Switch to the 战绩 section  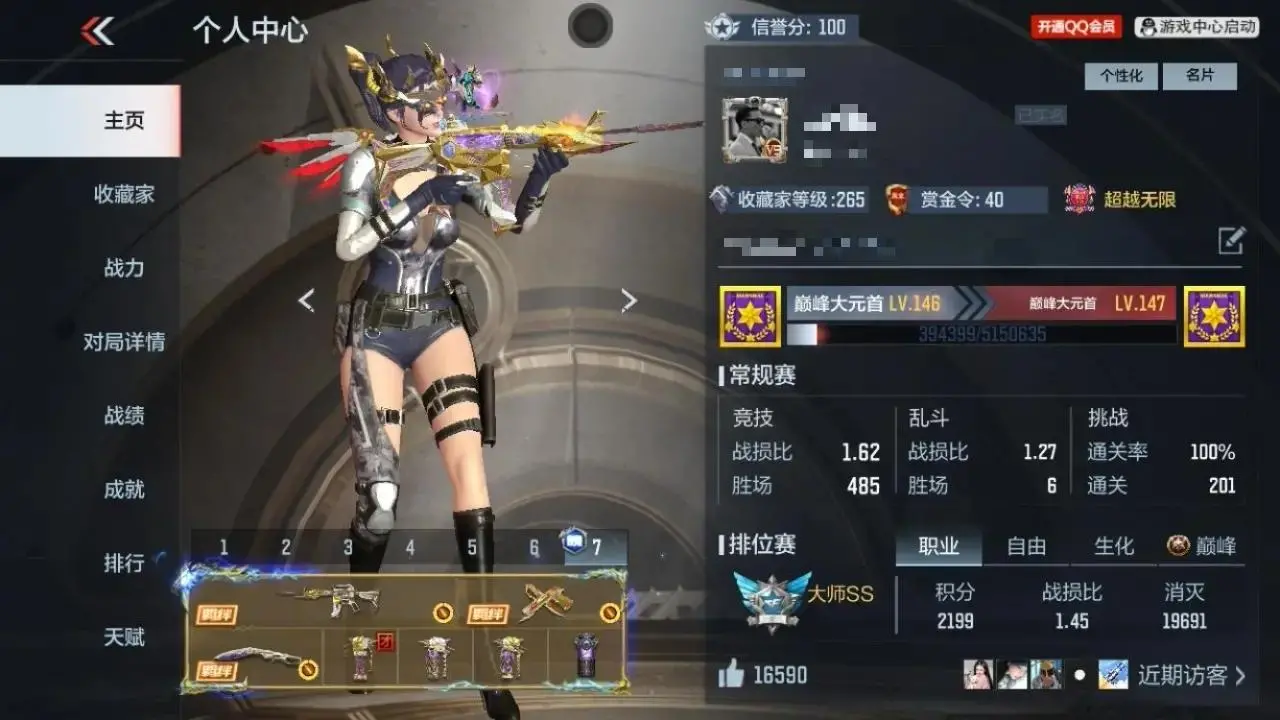click(x=124, y=415)
